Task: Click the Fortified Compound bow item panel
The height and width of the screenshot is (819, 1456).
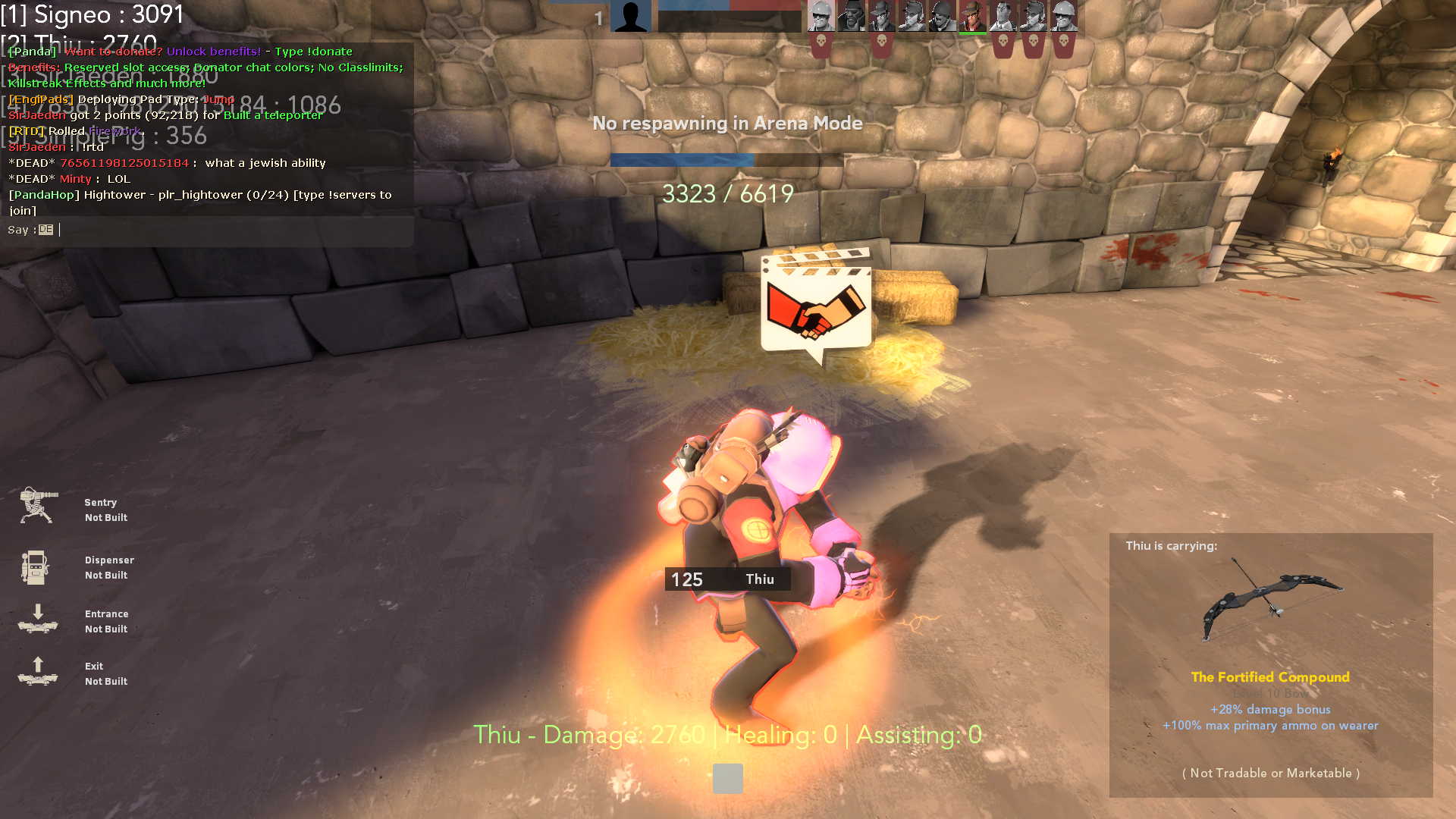Action: point(1270,665)
